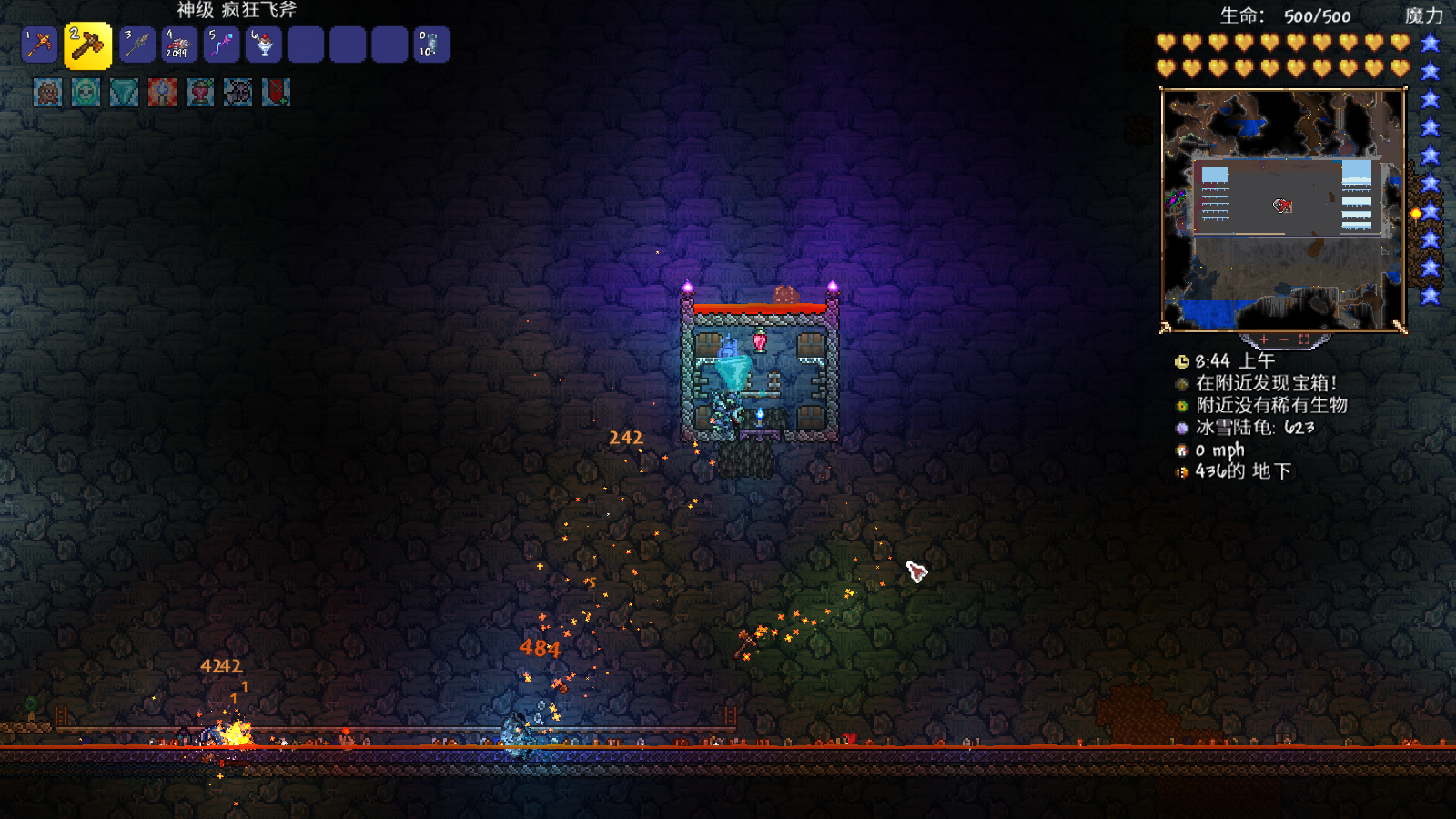Zoom out the minimap with the minus button

click(x=1284, y=339)
